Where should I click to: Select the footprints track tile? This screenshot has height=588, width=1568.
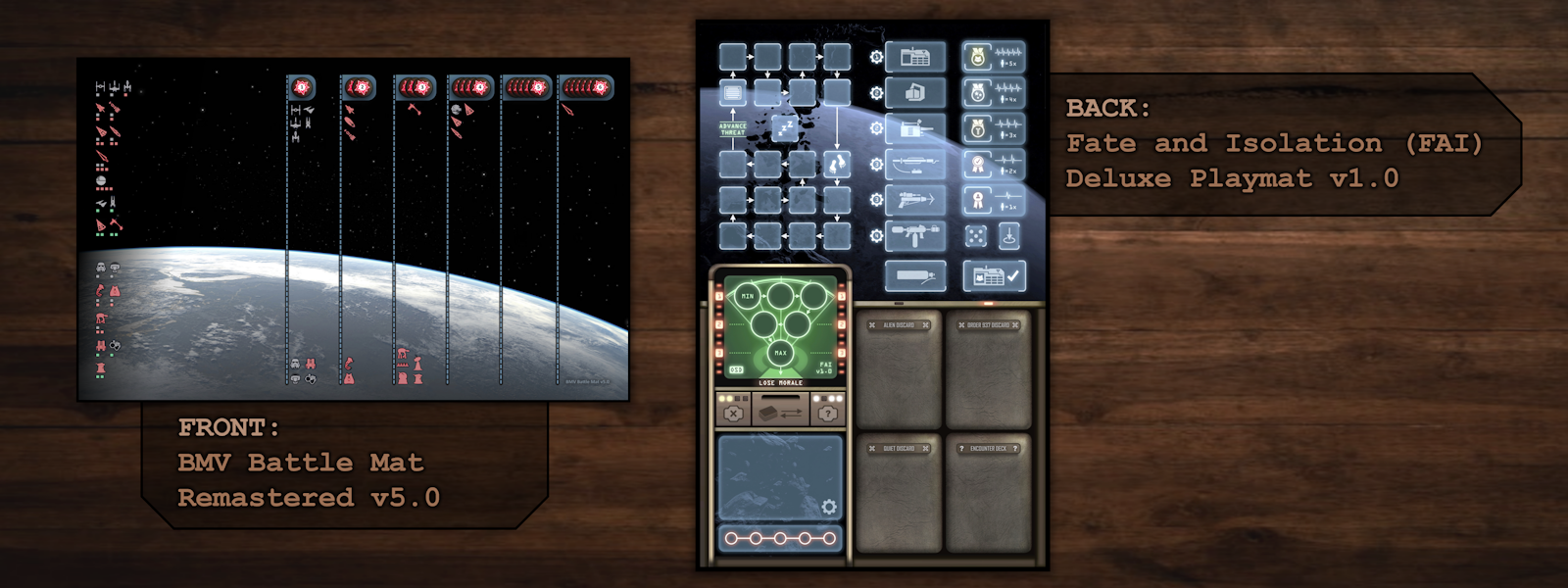[837, 163]
